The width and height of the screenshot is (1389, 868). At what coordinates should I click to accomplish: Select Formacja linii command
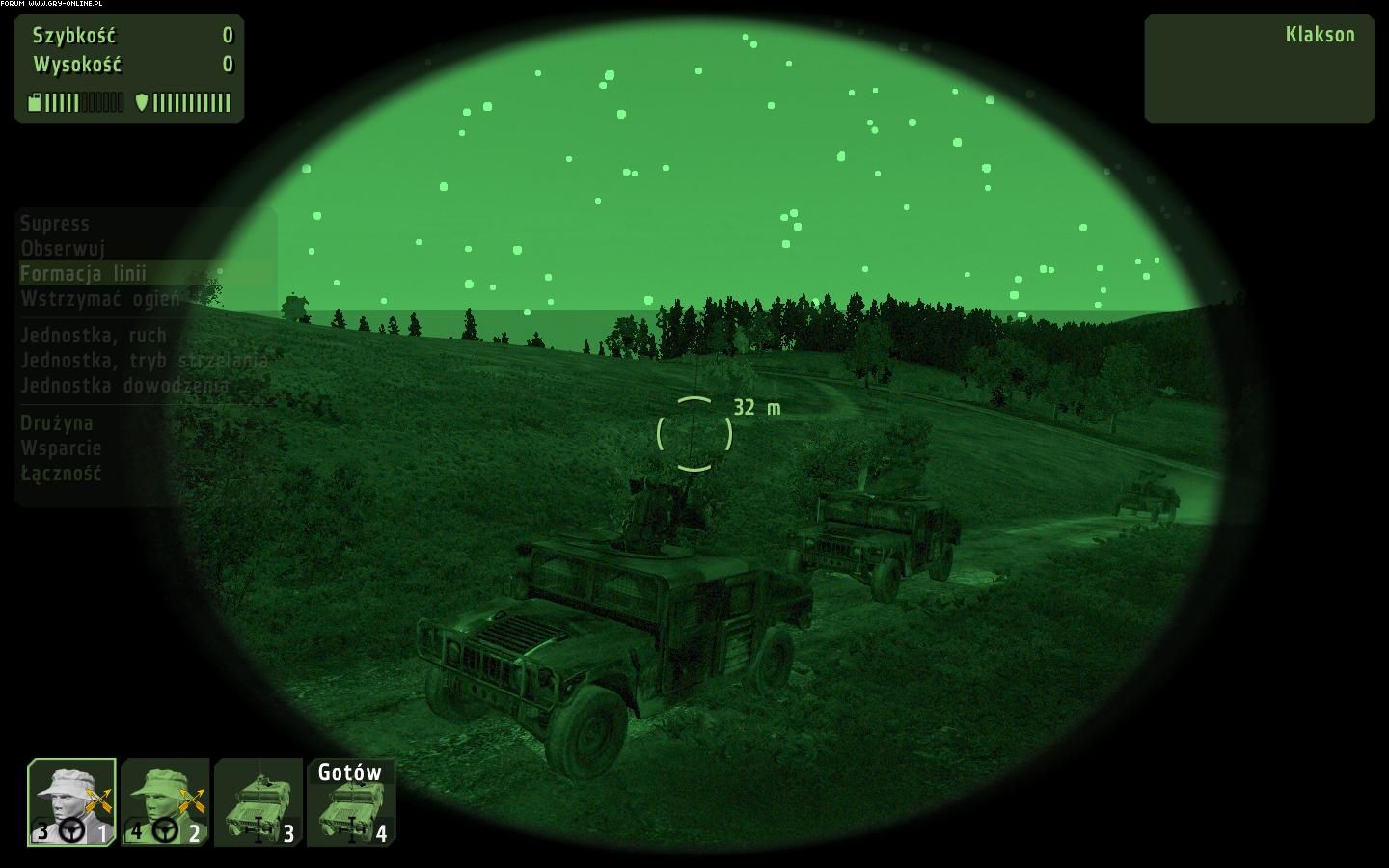pos(84,274)
